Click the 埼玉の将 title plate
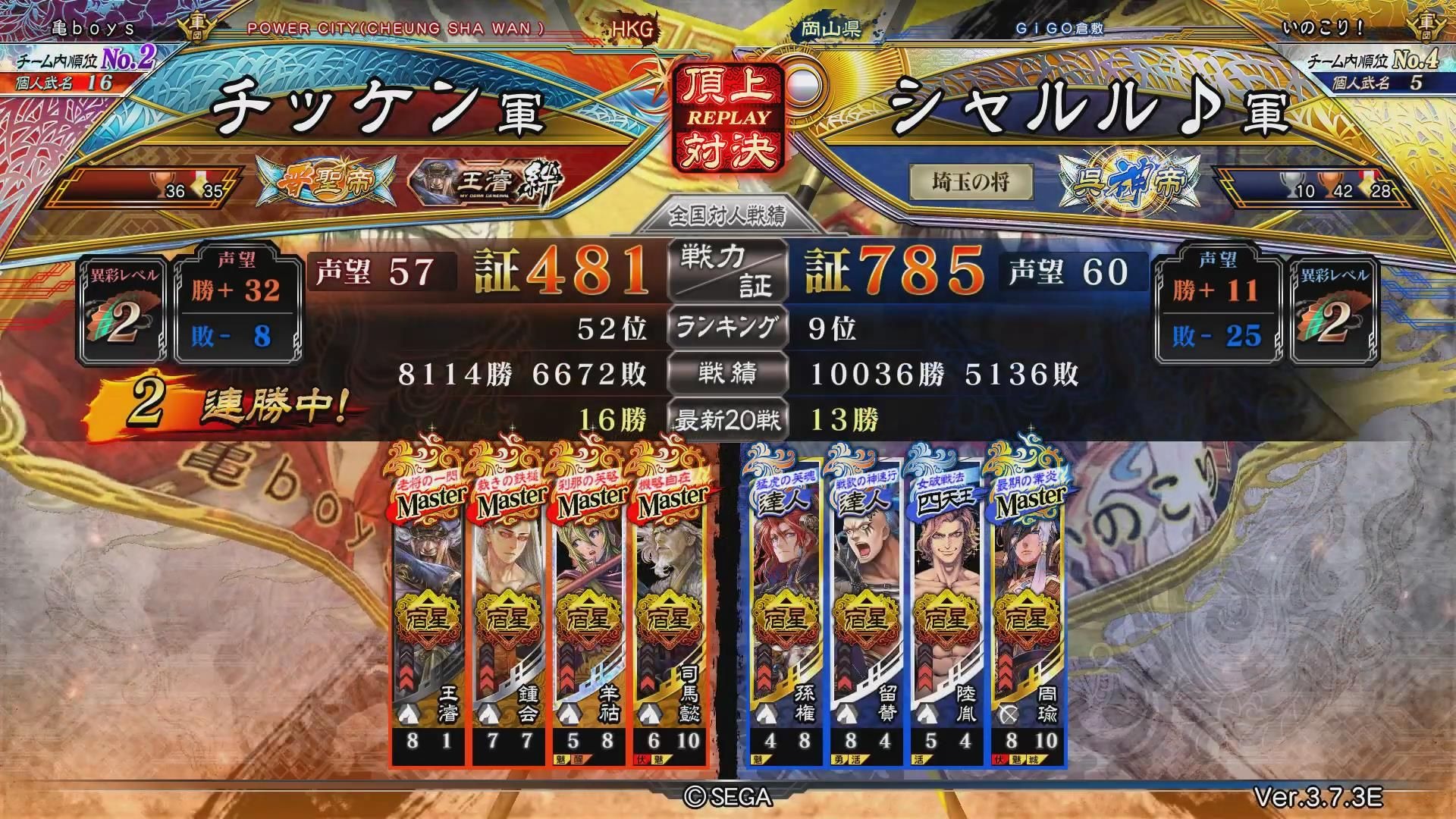Viewport: 1456px width, 819px height. (970, 182)
